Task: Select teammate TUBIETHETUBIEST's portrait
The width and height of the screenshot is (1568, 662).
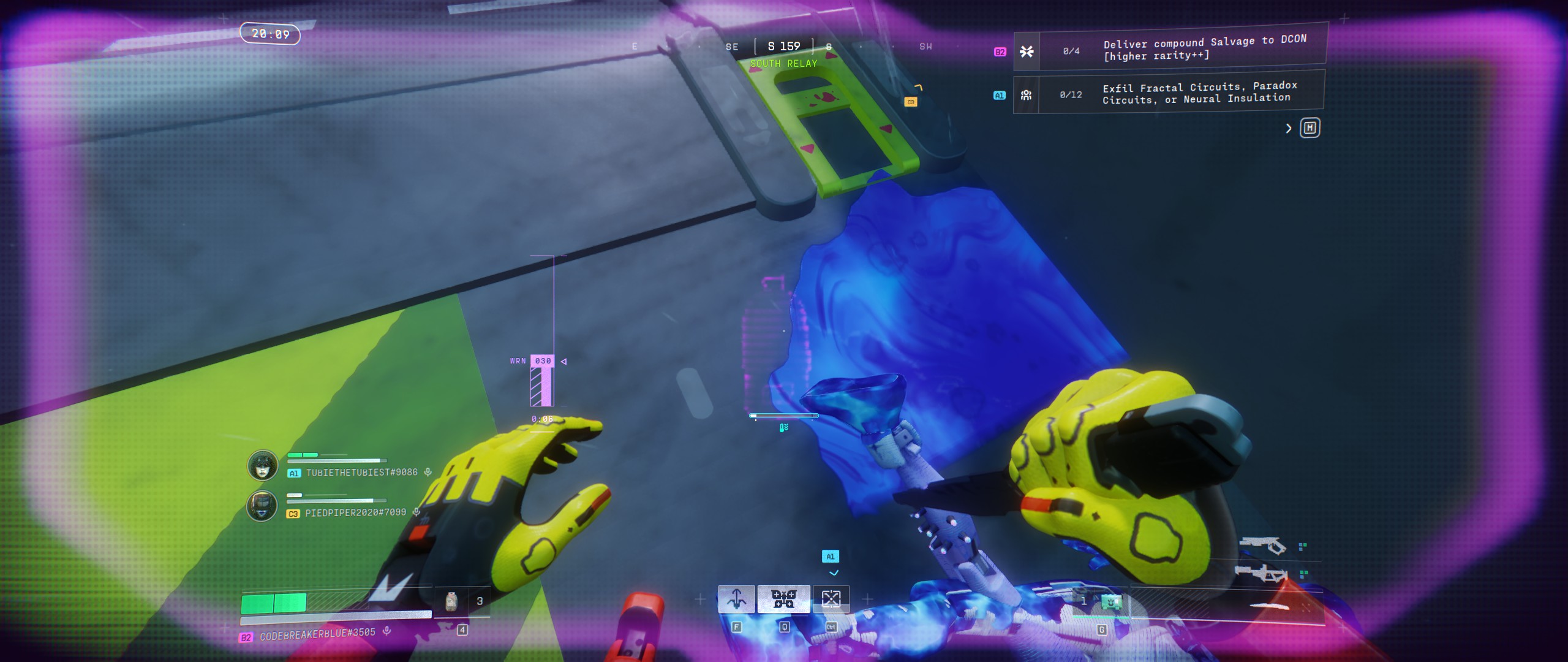Action: tap(262, 465)
